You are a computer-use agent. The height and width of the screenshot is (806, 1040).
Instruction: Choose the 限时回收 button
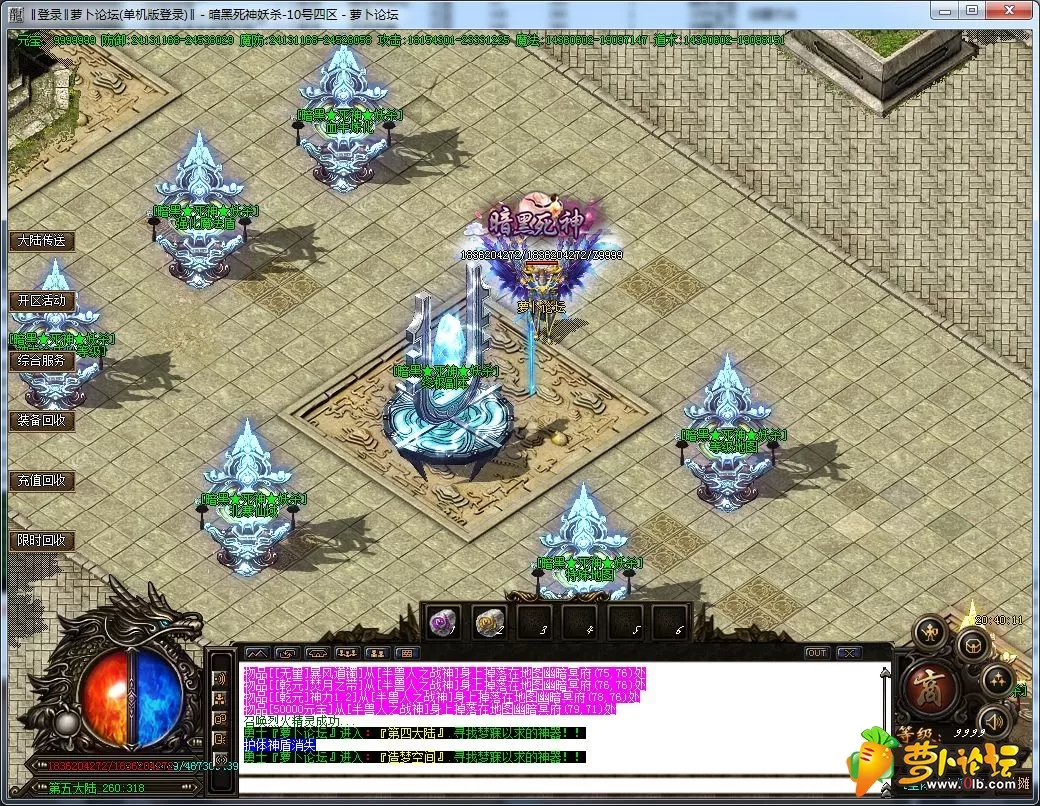43,540
